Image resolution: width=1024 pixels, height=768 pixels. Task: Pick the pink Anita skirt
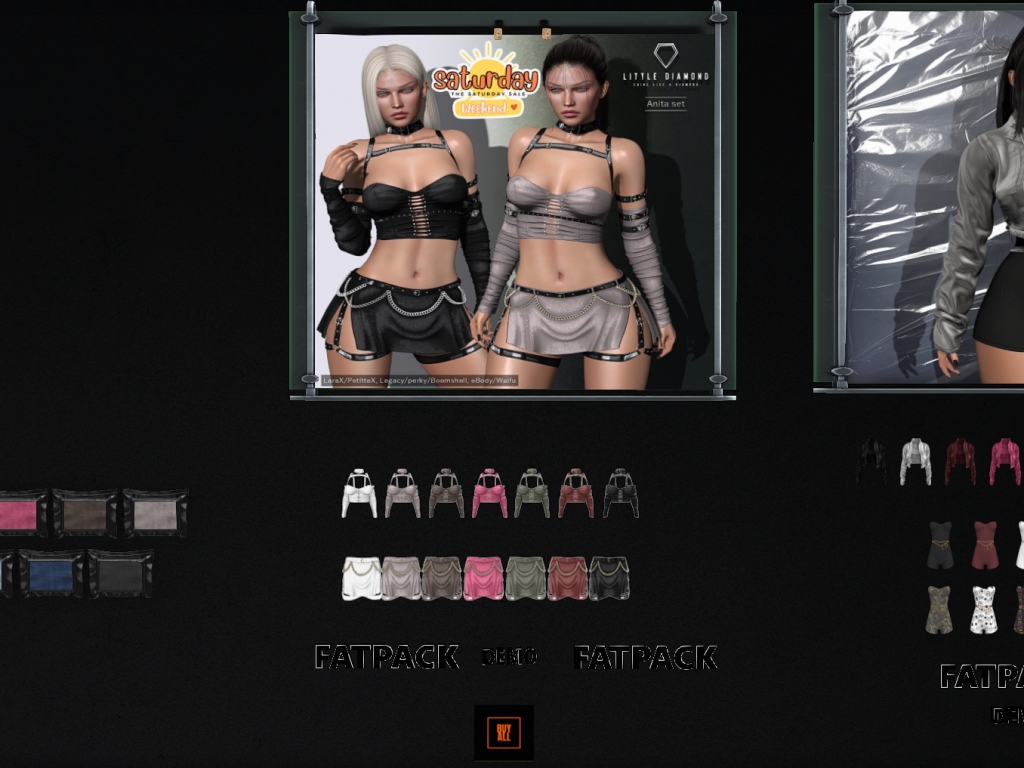[x=483, y=579]
